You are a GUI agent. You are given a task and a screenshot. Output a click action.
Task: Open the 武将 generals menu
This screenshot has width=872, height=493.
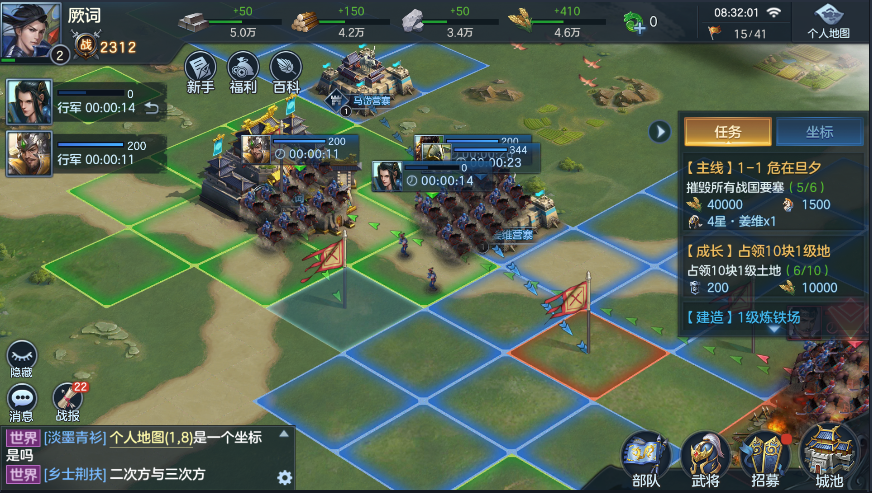(706, 459)
